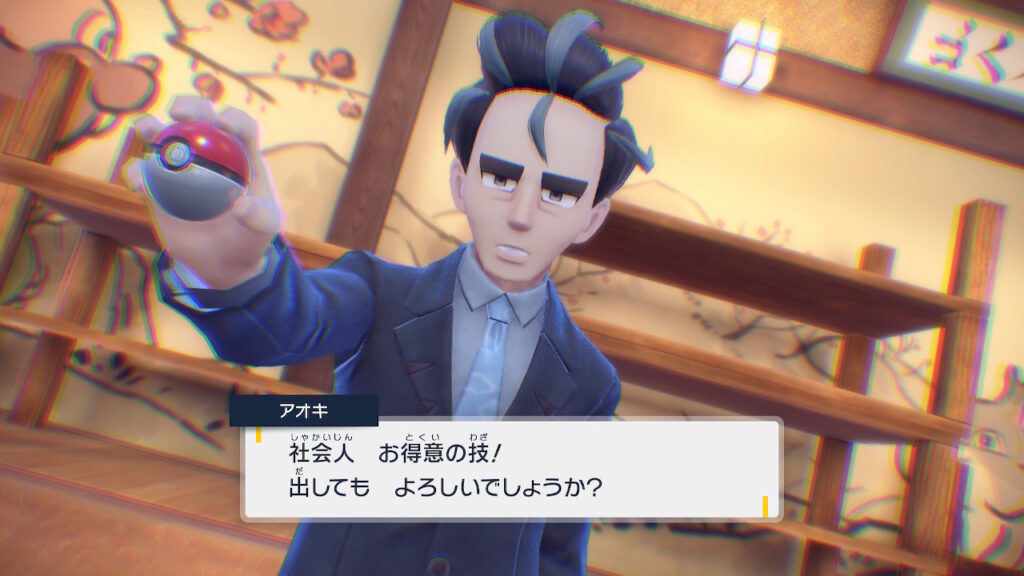The height and width of the screenshot is (576, 1024).
Task: Advance Aoki's dialogue text box
Action: point(511,469)
